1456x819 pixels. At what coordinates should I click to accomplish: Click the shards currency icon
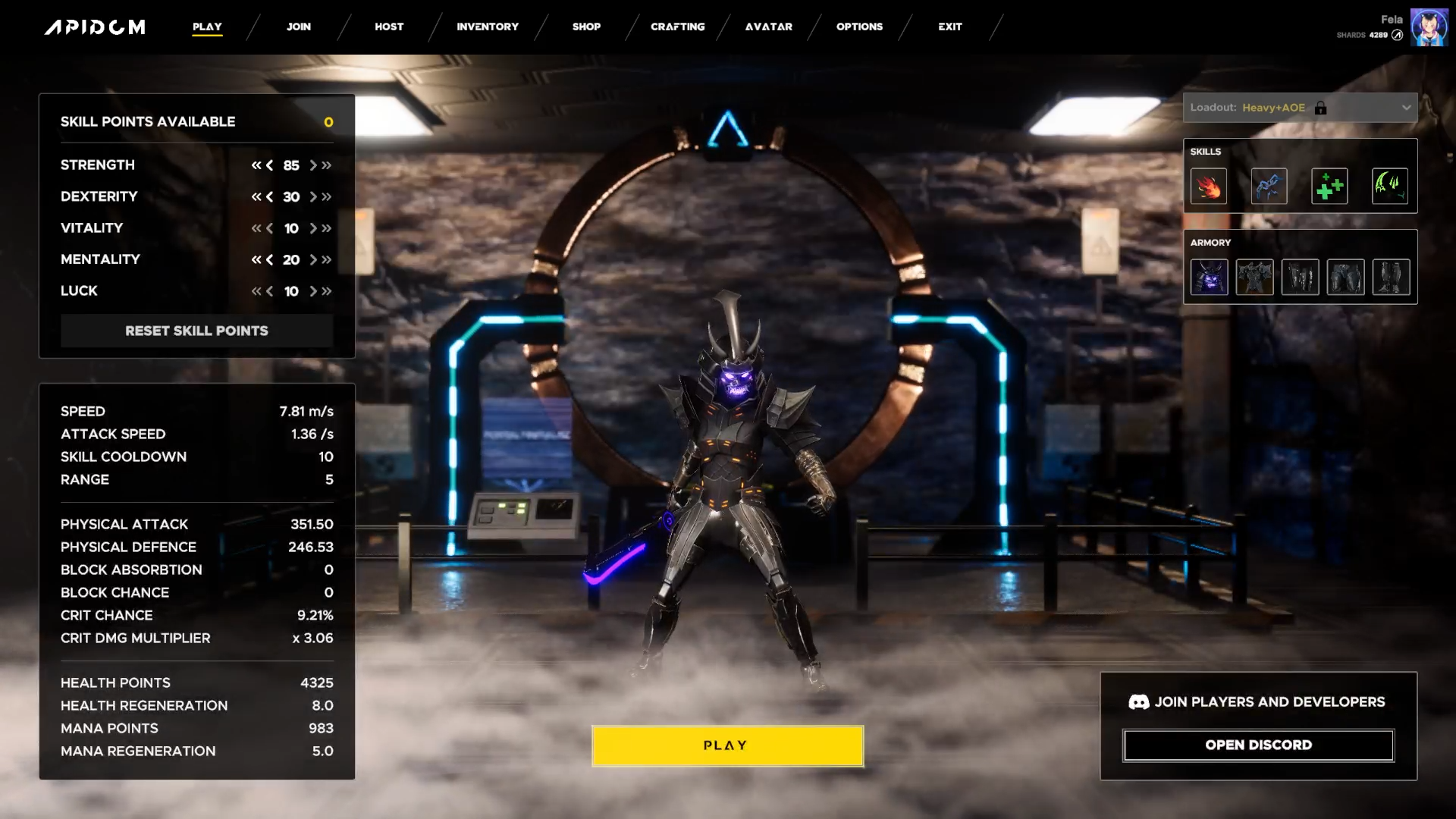[x=1398, y=34]
